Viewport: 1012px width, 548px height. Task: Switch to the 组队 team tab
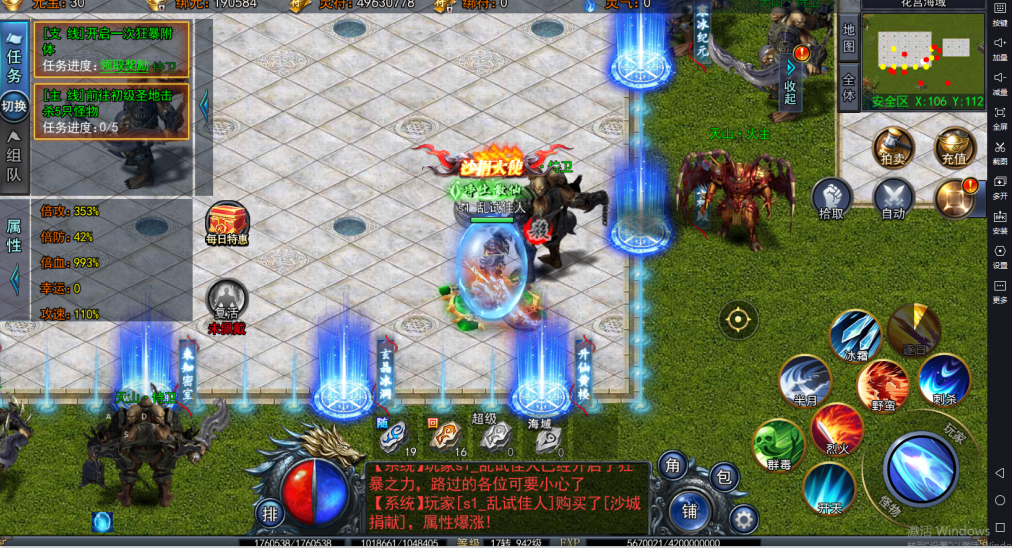click(x=14, y=160)
